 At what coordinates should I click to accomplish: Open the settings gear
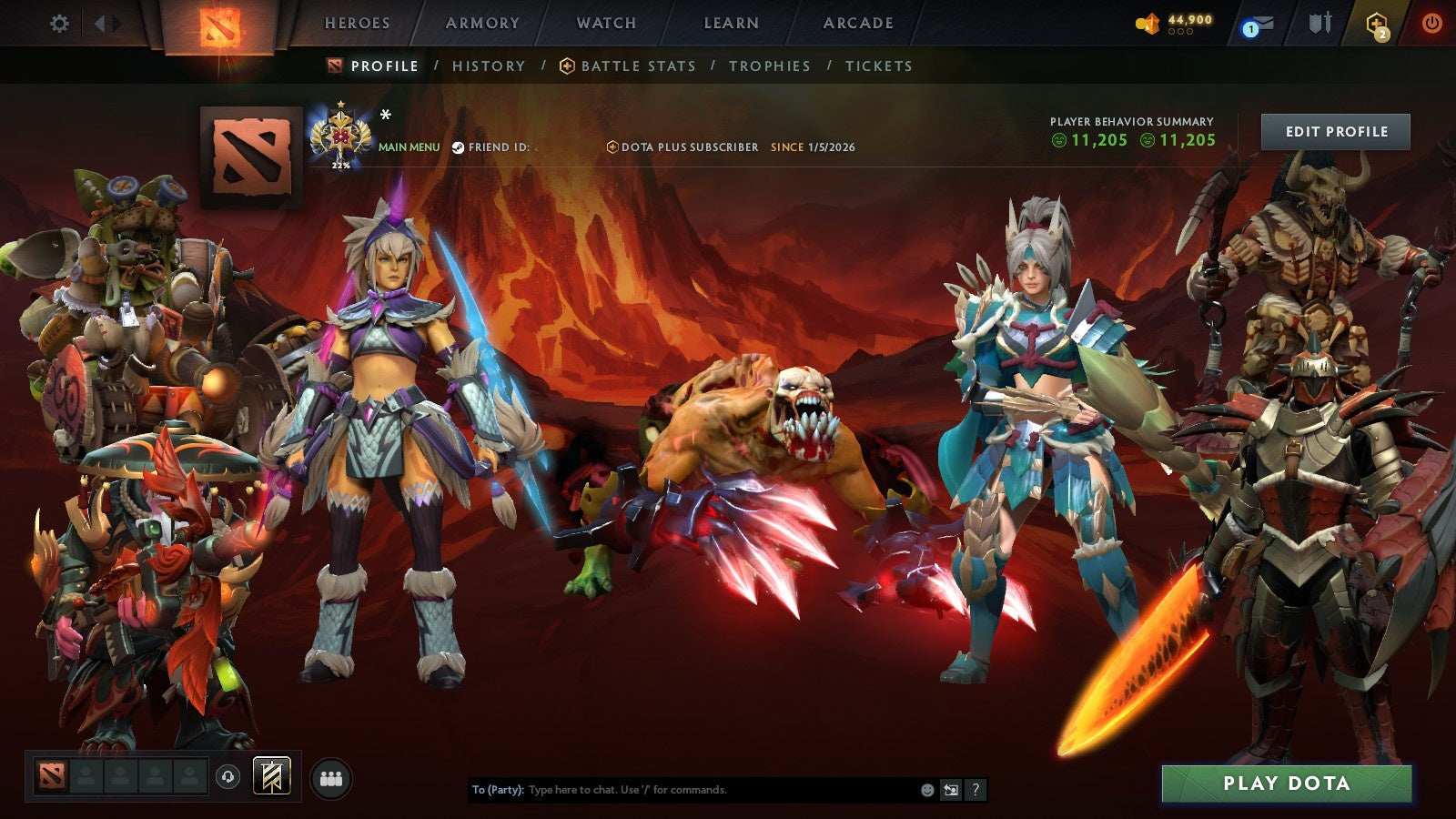[x=59, y=25]
